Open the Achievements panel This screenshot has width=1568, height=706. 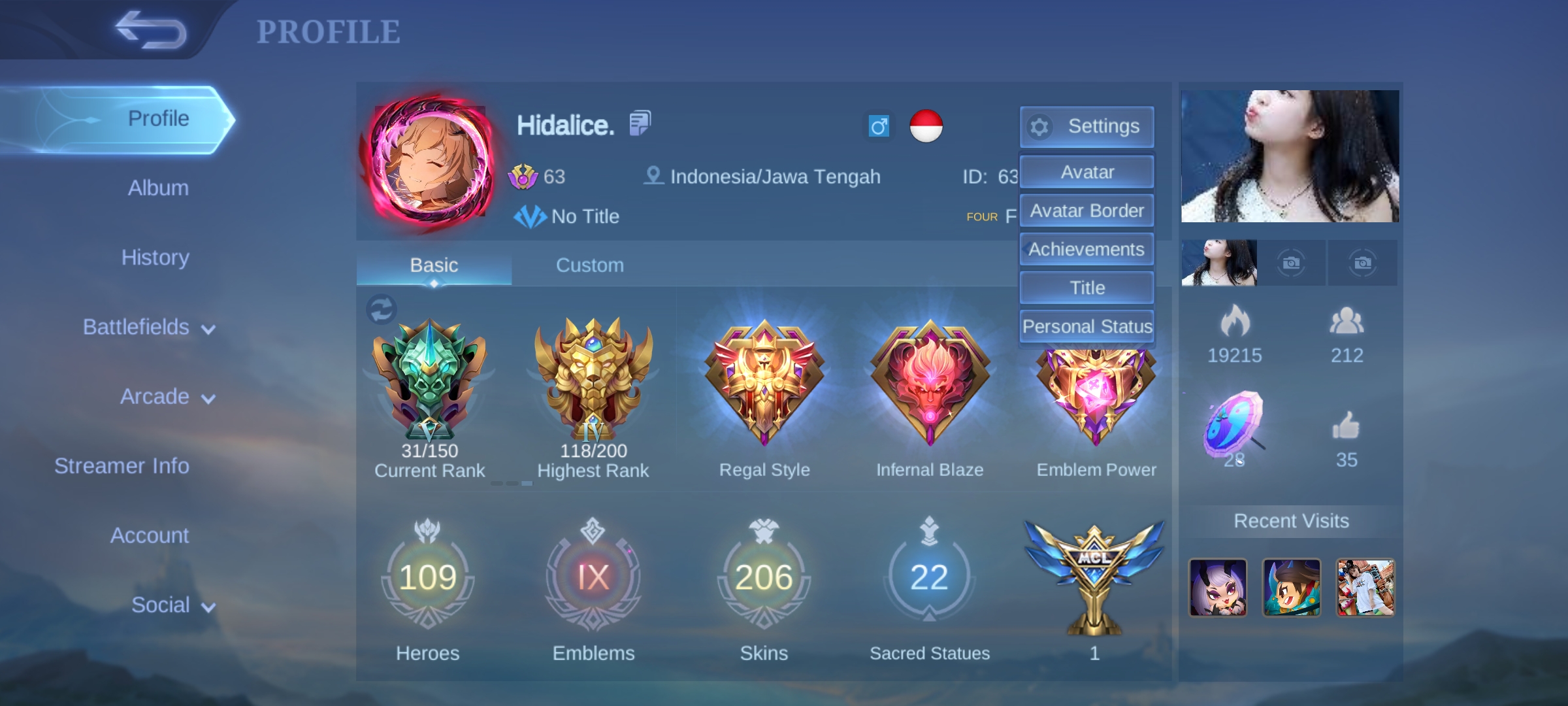click(1086, 249)
